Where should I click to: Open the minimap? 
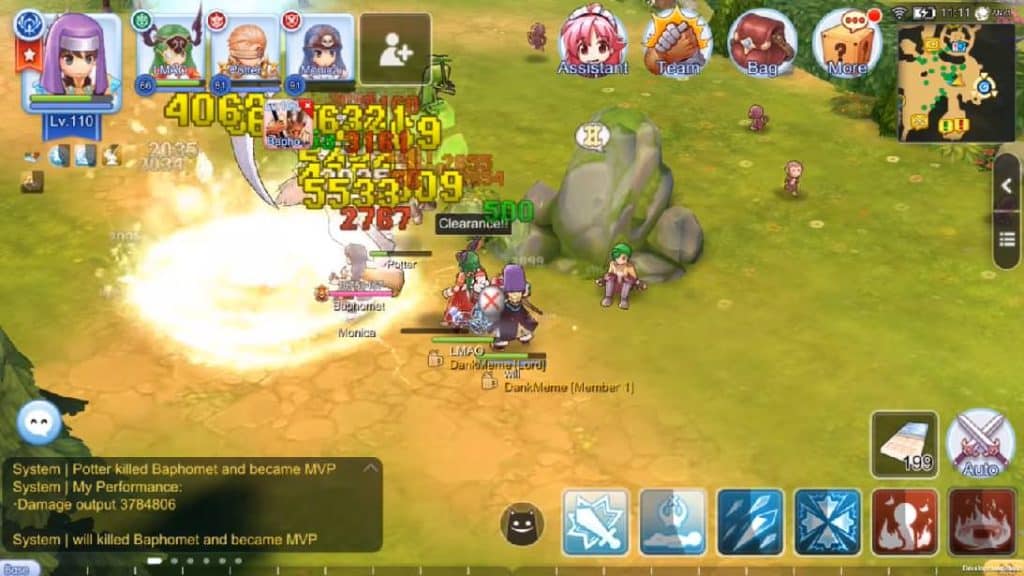click(x=955, y=82)
